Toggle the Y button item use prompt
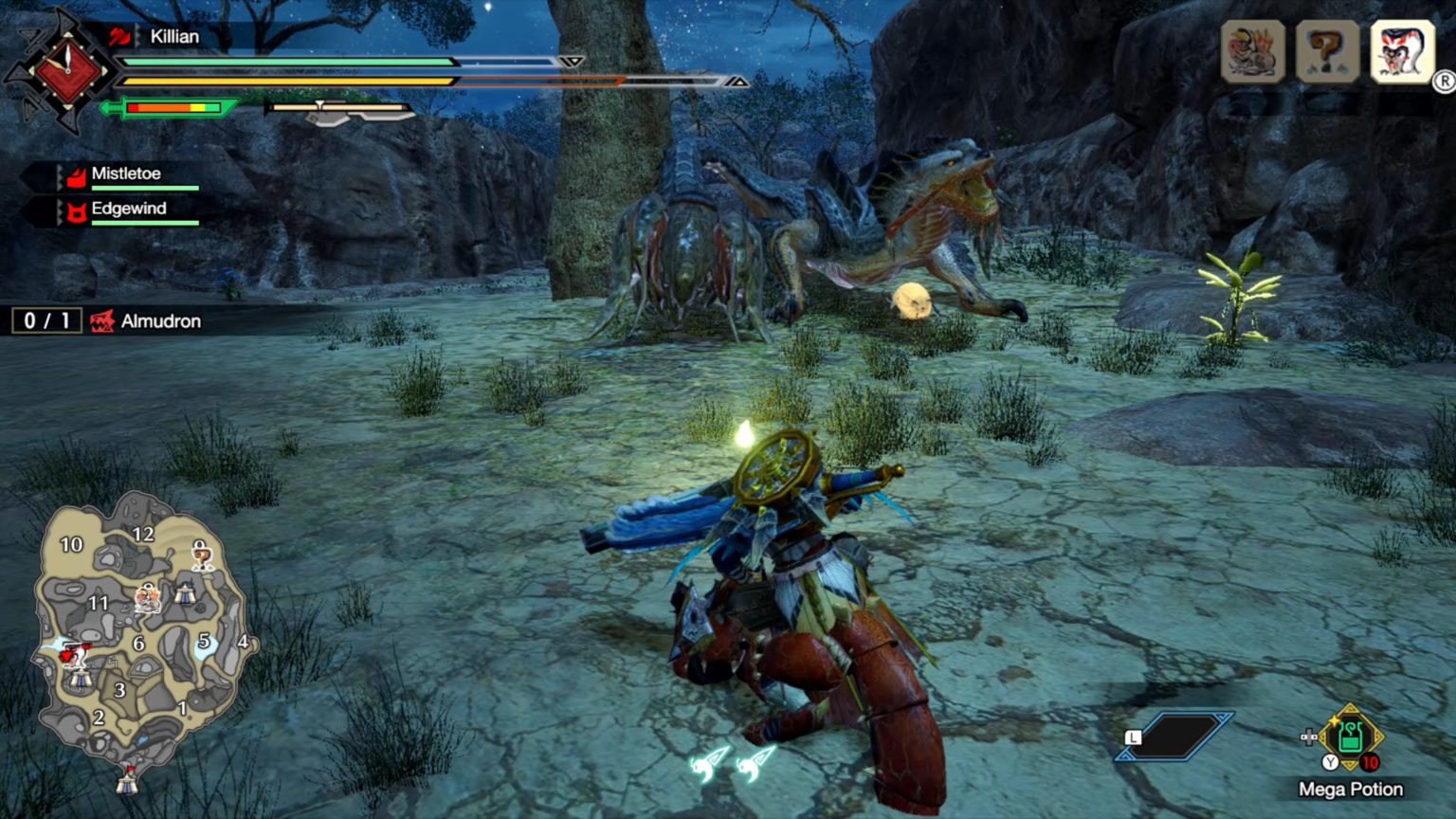The height and width of the screenshot is (819, 1456). click(x=1330, y=761)
